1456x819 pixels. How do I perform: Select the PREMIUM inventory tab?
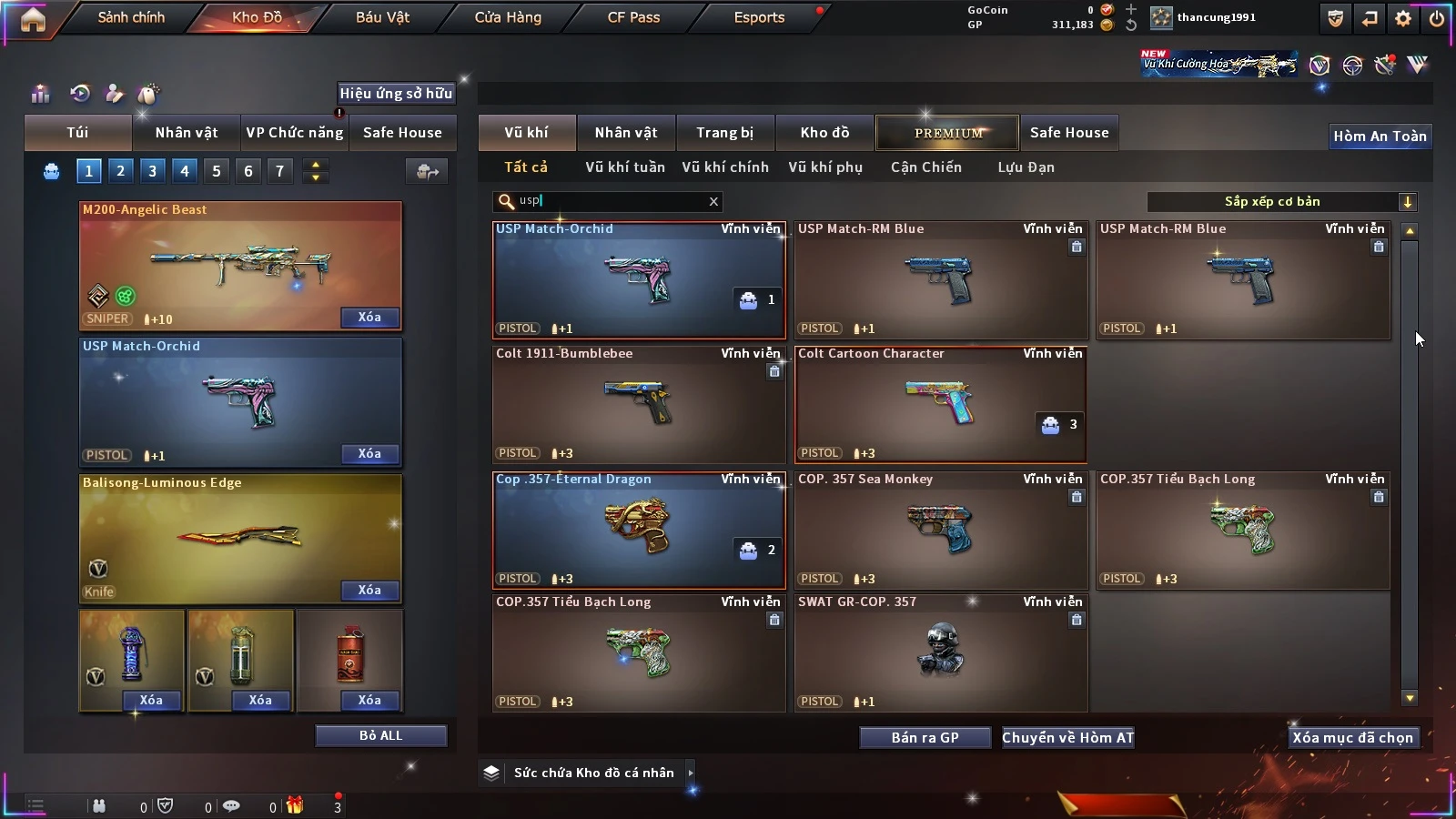point(947,133)
